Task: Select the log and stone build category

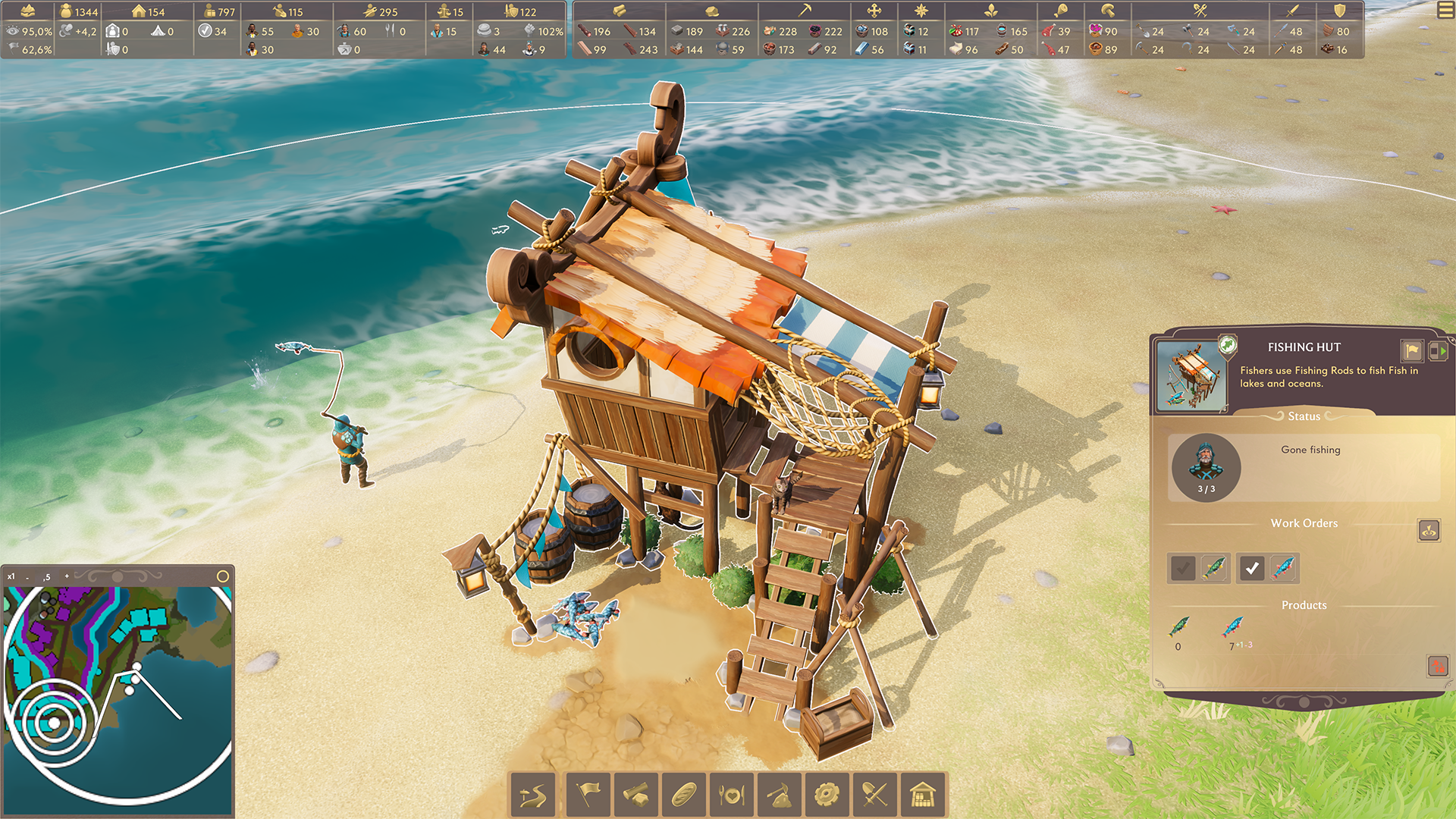Action: coord(635,795)
